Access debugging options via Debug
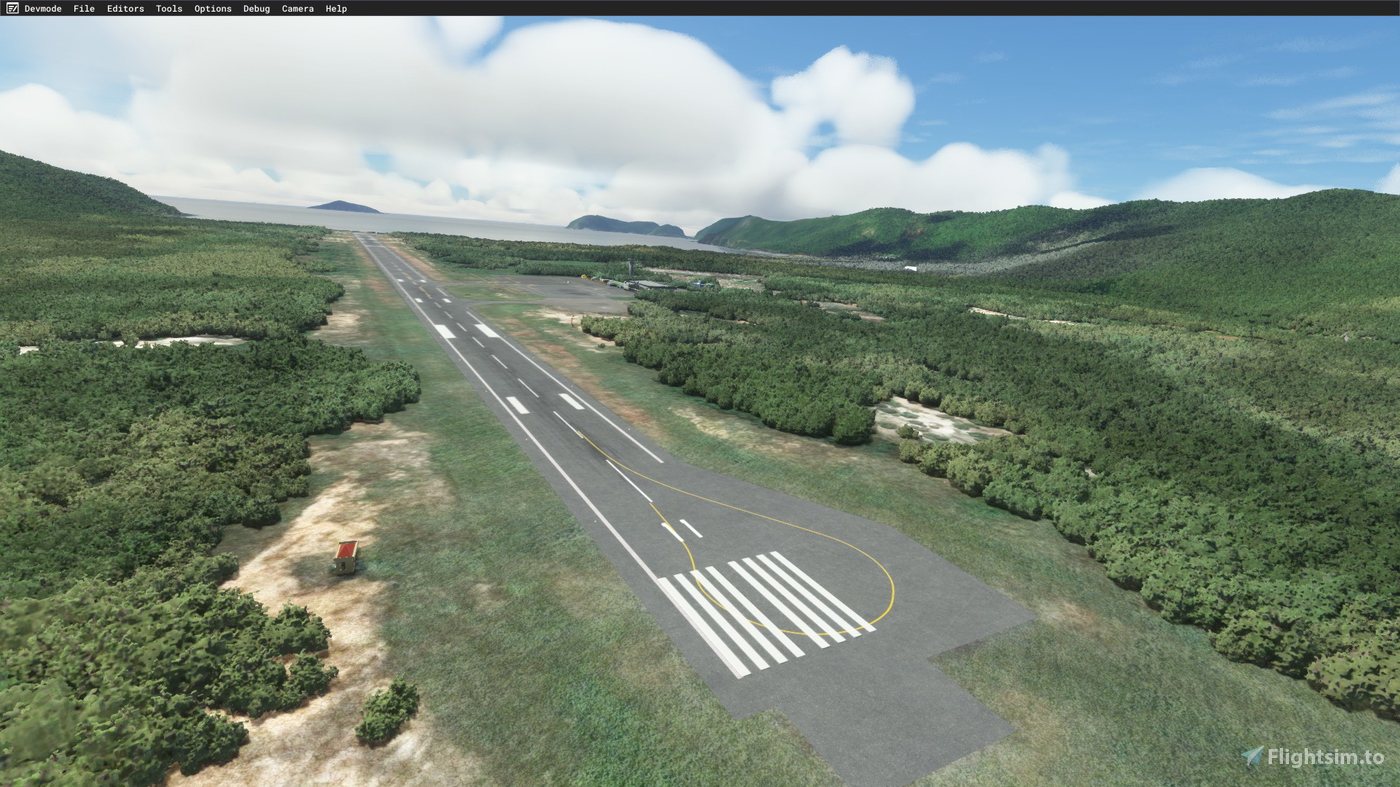The height and width of the screenshot is (787, 1400). click(x=256, y=7)
